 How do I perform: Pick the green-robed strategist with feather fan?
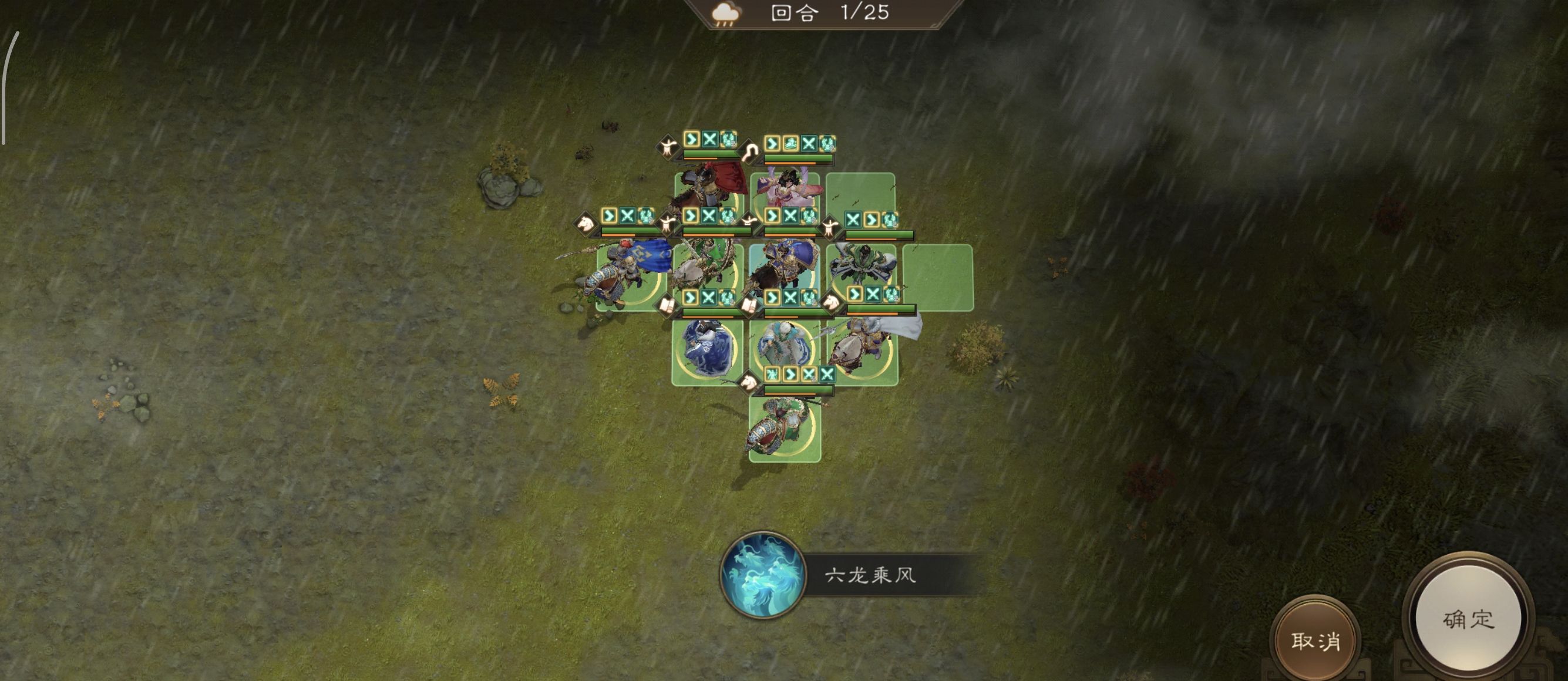point(862,268)
